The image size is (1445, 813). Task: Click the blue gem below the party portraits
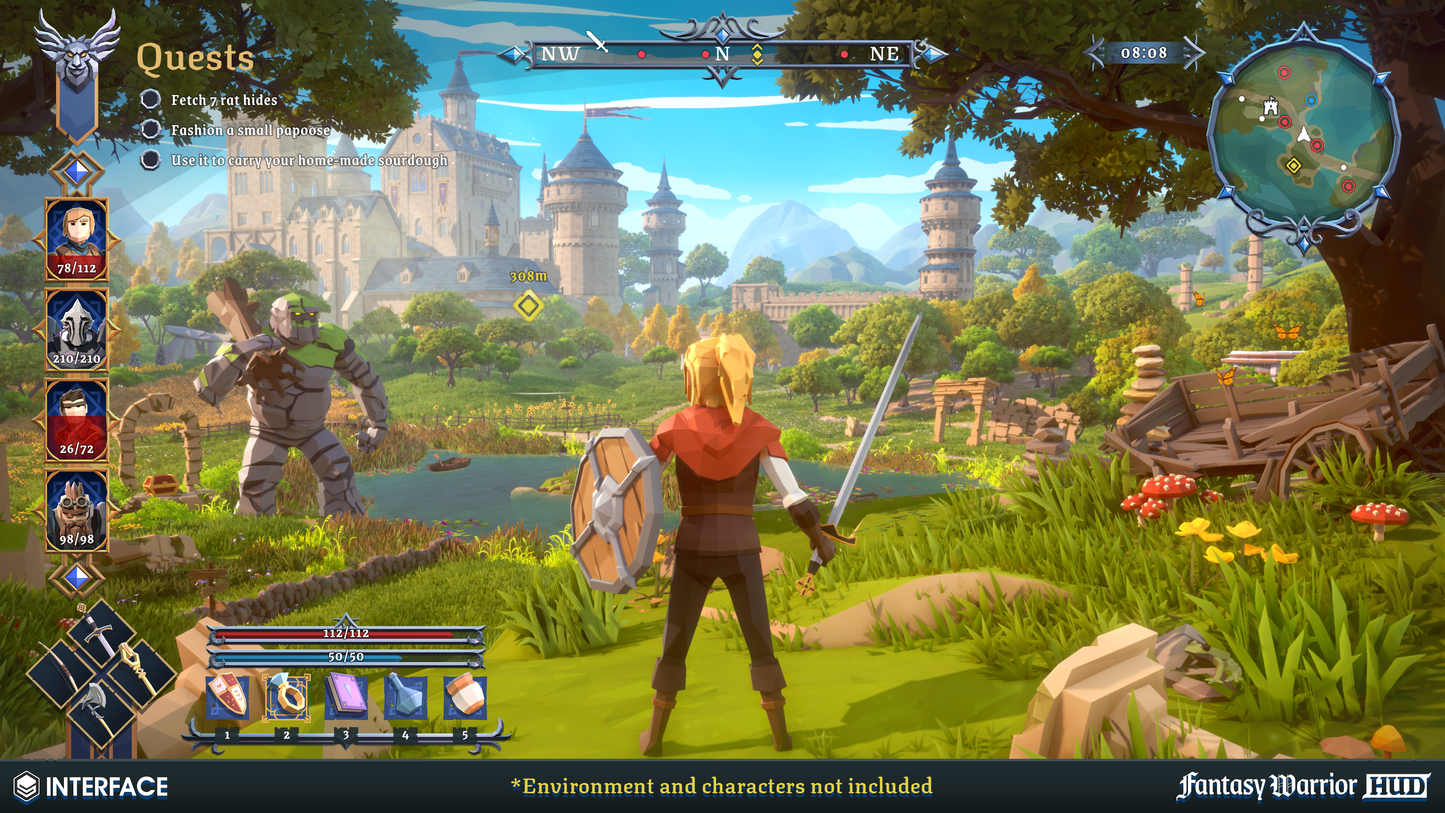(77, 577)
